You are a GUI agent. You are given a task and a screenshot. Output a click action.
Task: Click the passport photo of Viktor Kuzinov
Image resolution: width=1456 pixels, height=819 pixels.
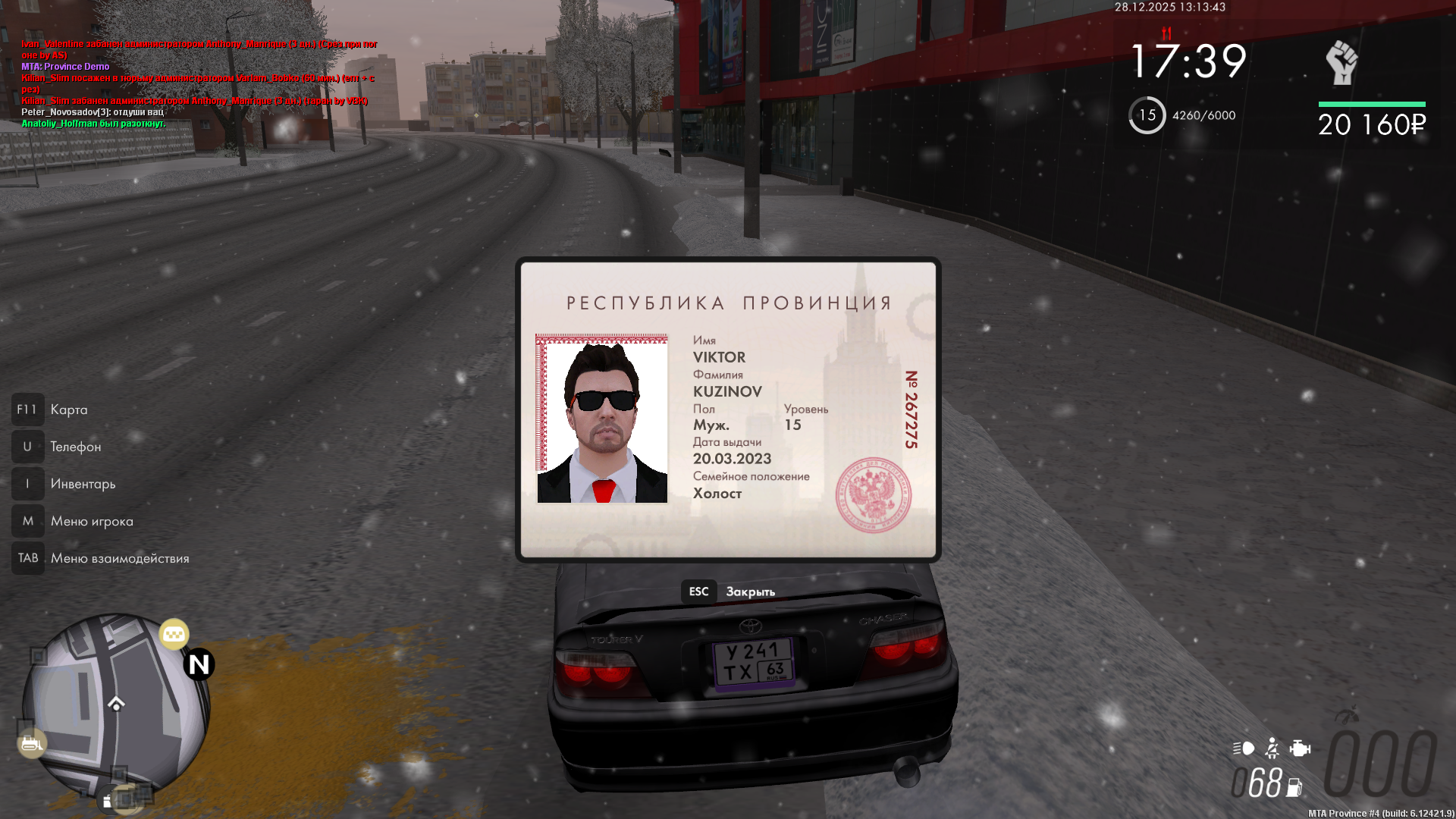602,419
